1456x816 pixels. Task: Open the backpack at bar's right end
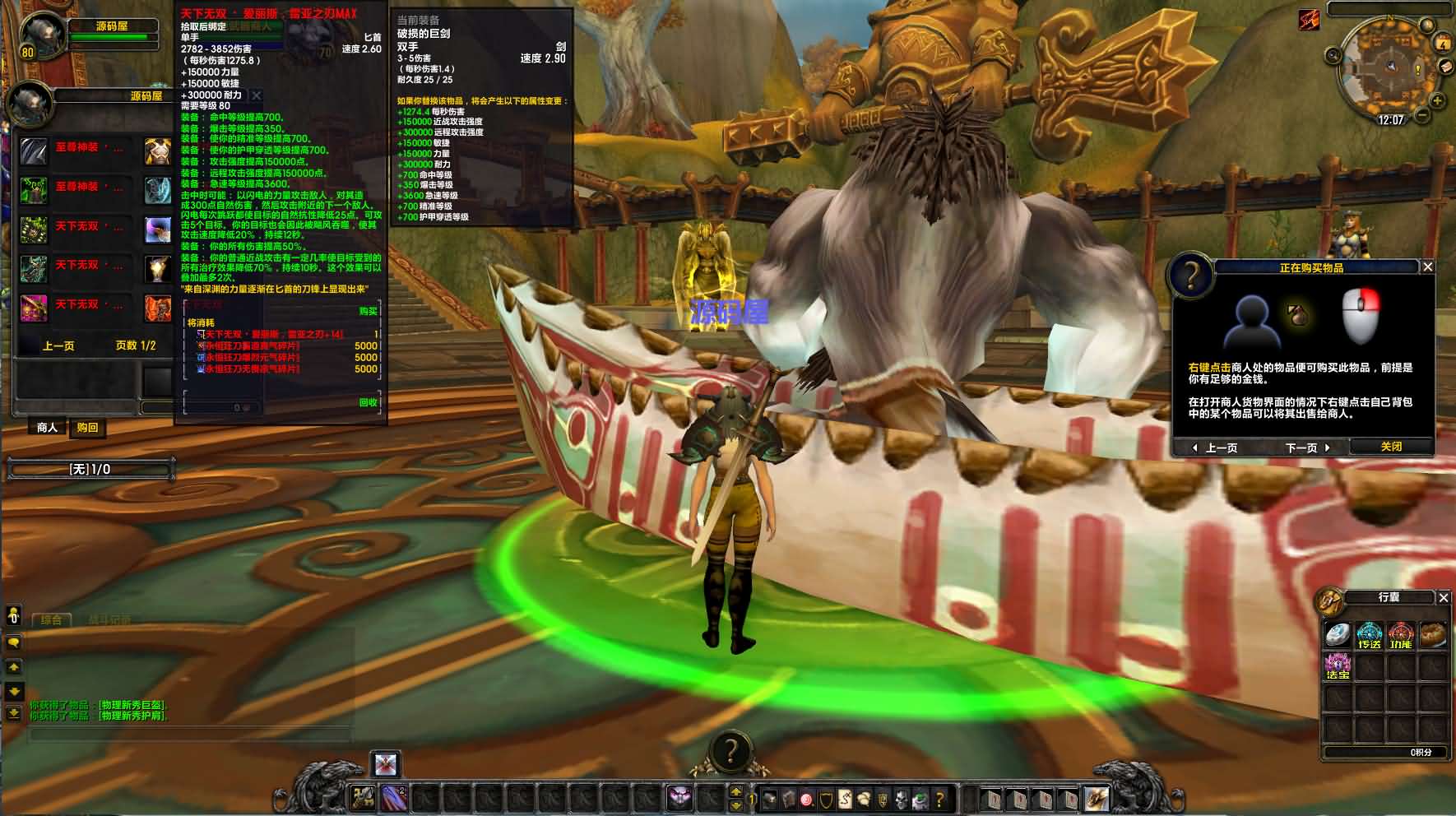click(x=1097, y=798)
